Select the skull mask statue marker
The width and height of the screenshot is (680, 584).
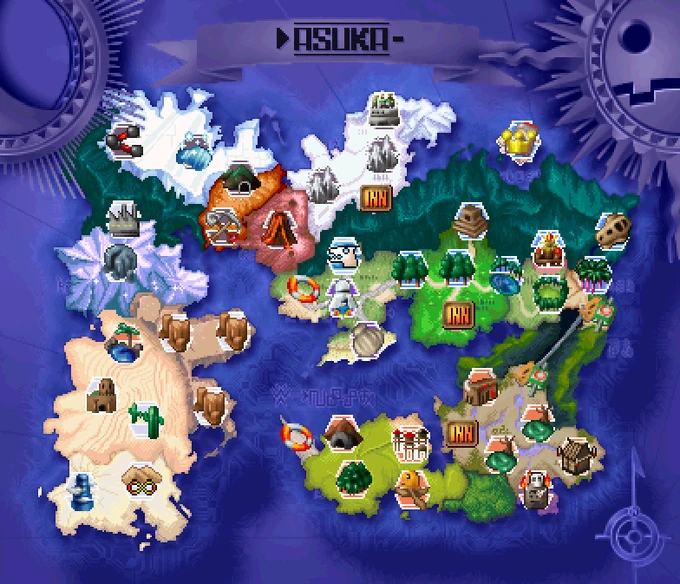(x=538, y=490)
